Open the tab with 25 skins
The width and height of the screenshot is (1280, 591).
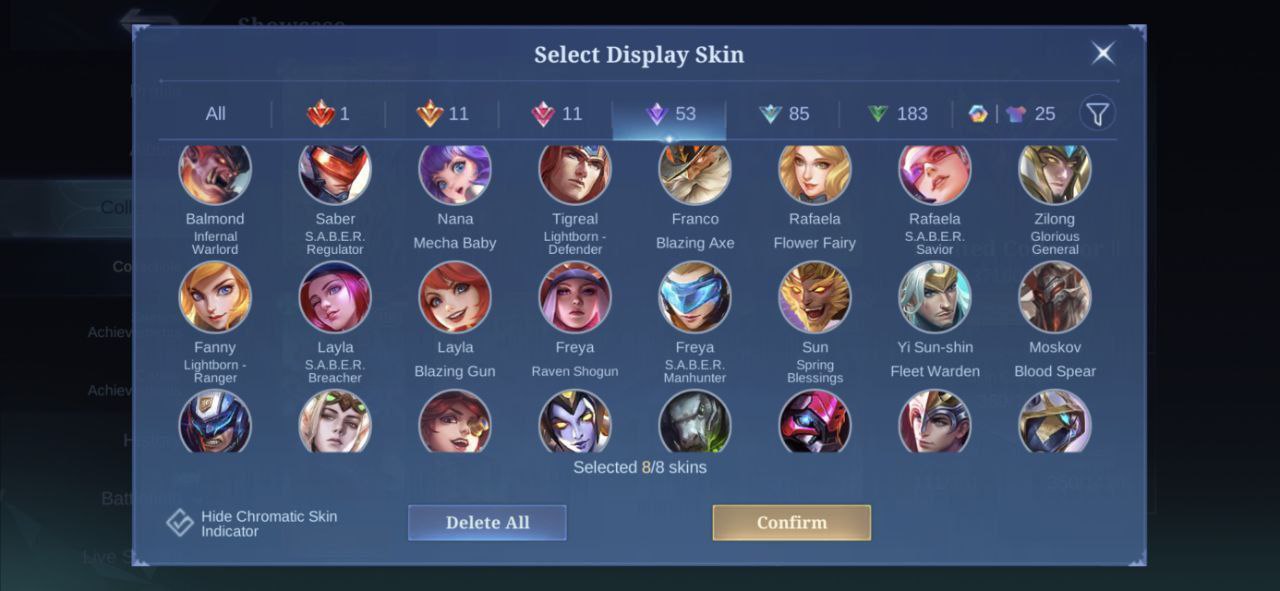tap(1013, 114)
